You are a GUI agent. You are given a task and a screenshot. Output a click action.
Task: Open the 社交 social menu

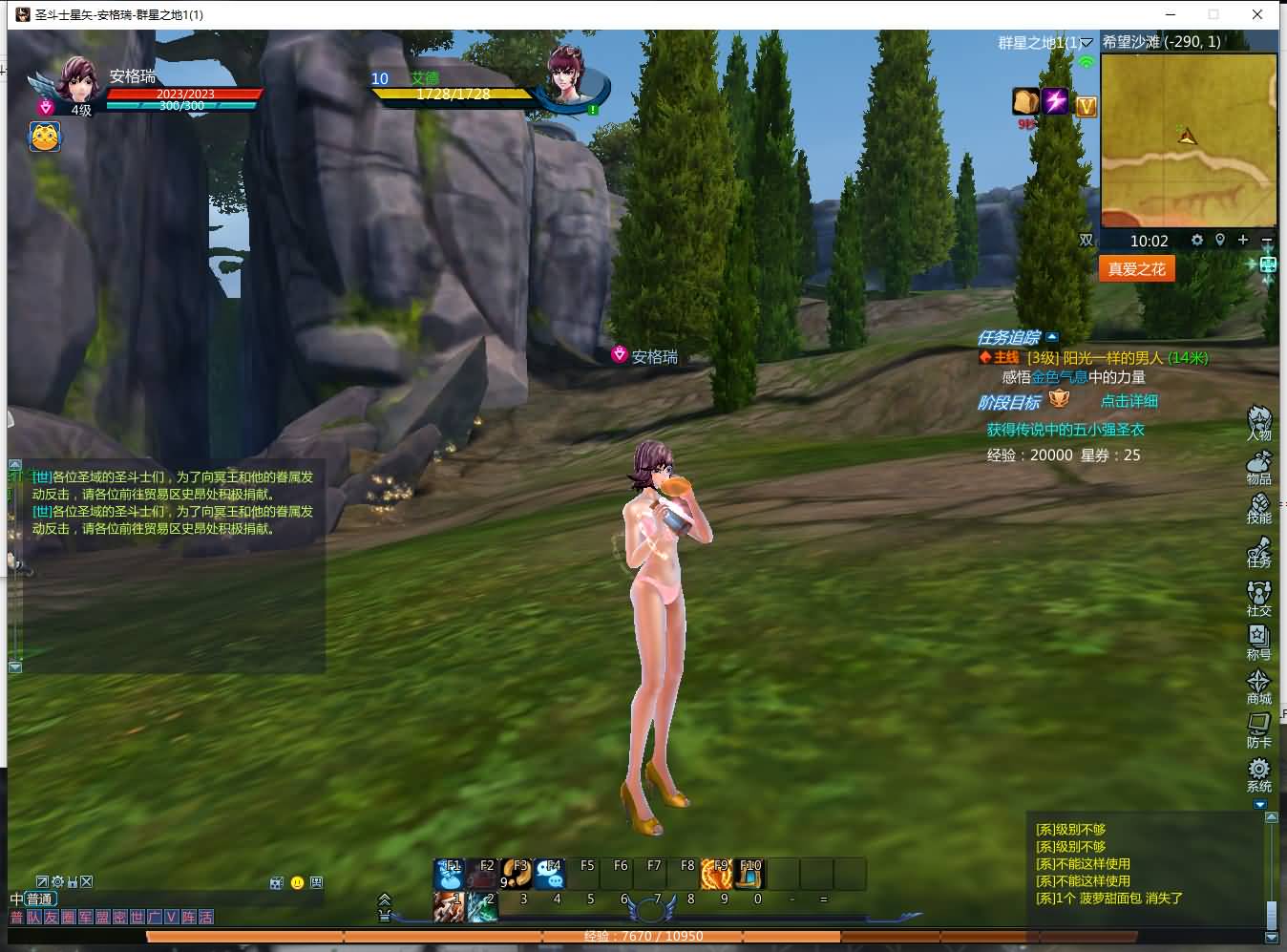click(1259, 598)
